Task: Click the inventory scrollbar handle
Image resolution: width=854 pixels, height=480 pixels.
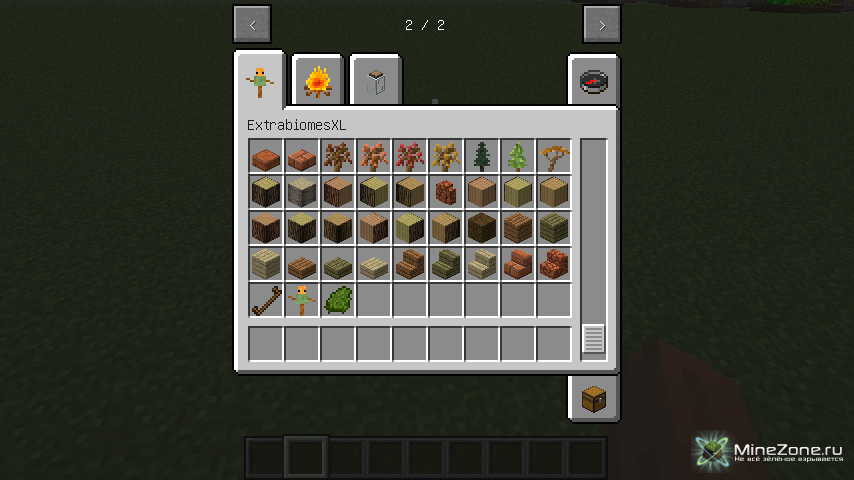Action: coord(594,338)
